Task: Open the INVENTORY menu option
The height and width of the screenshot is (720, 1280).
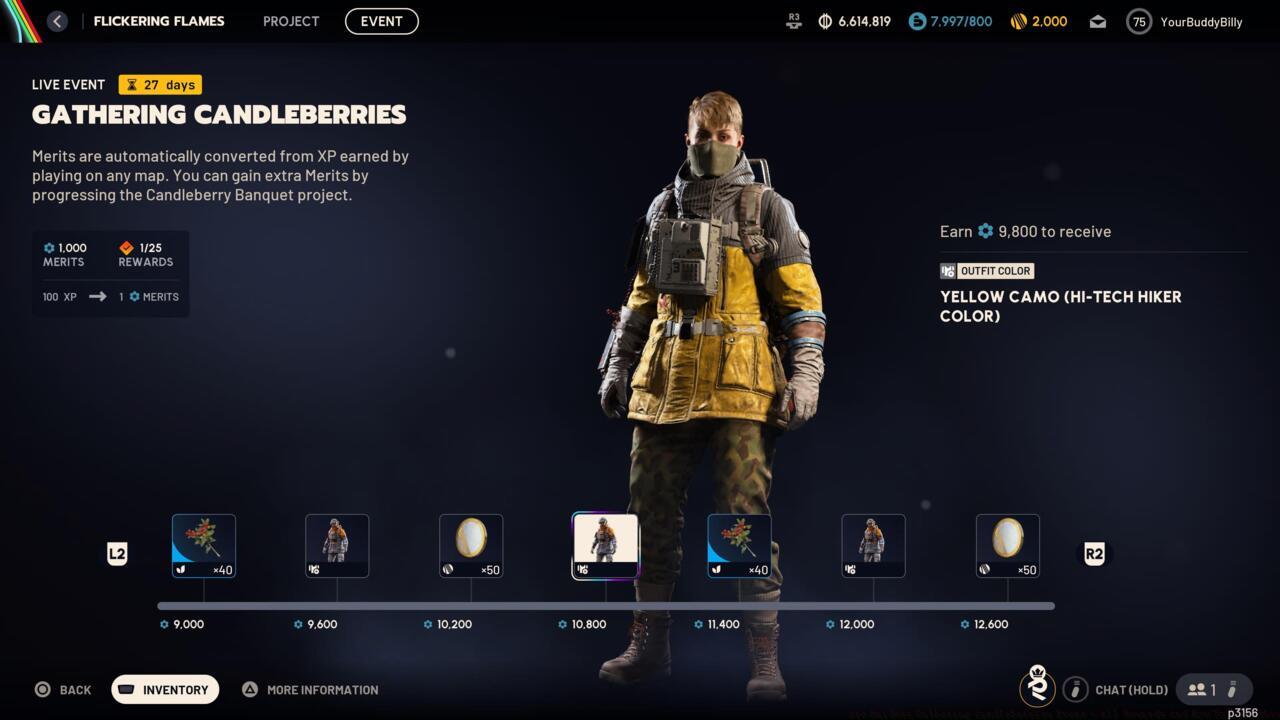Action: 164,689
